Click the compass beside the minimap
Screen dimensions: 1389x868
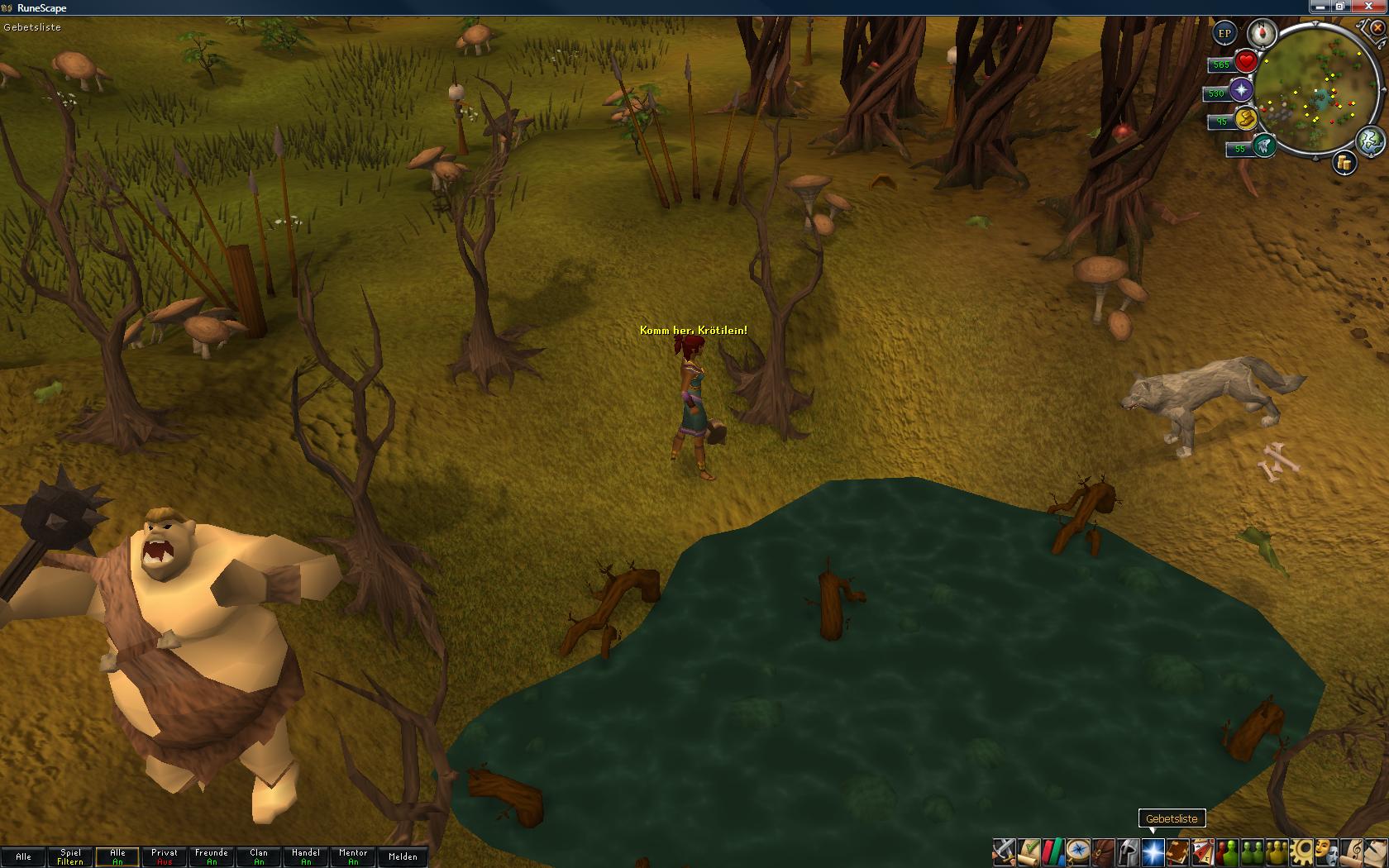(x=1263, y=34)
